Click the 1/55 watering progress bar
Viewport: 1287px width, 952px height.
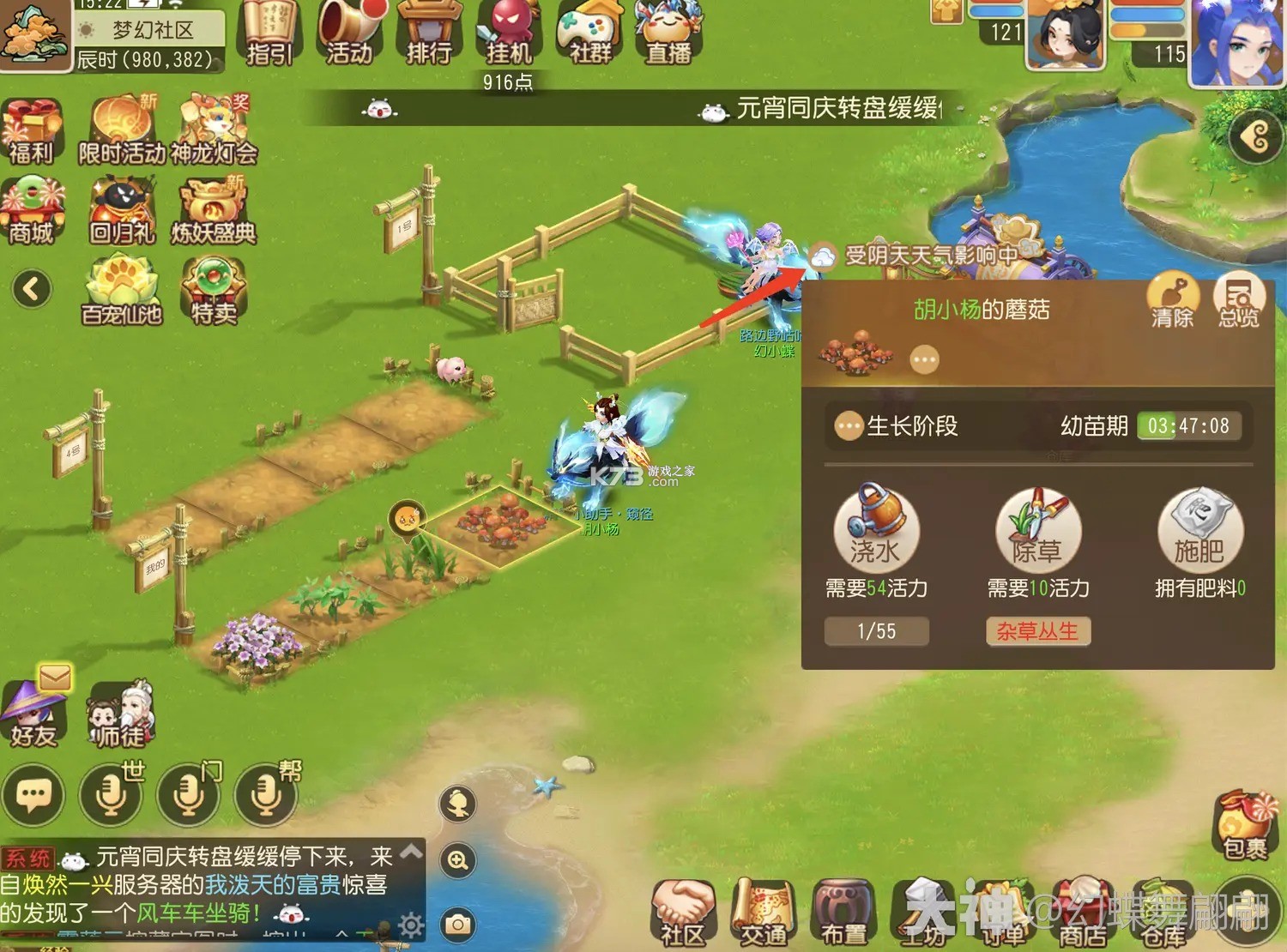tap(876, 631)
